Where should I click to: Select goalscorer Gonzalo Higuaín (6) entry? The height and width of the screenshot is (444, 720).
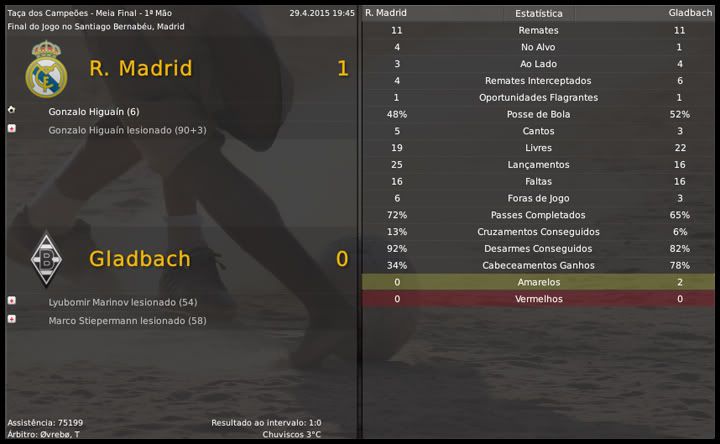point(93,111)
